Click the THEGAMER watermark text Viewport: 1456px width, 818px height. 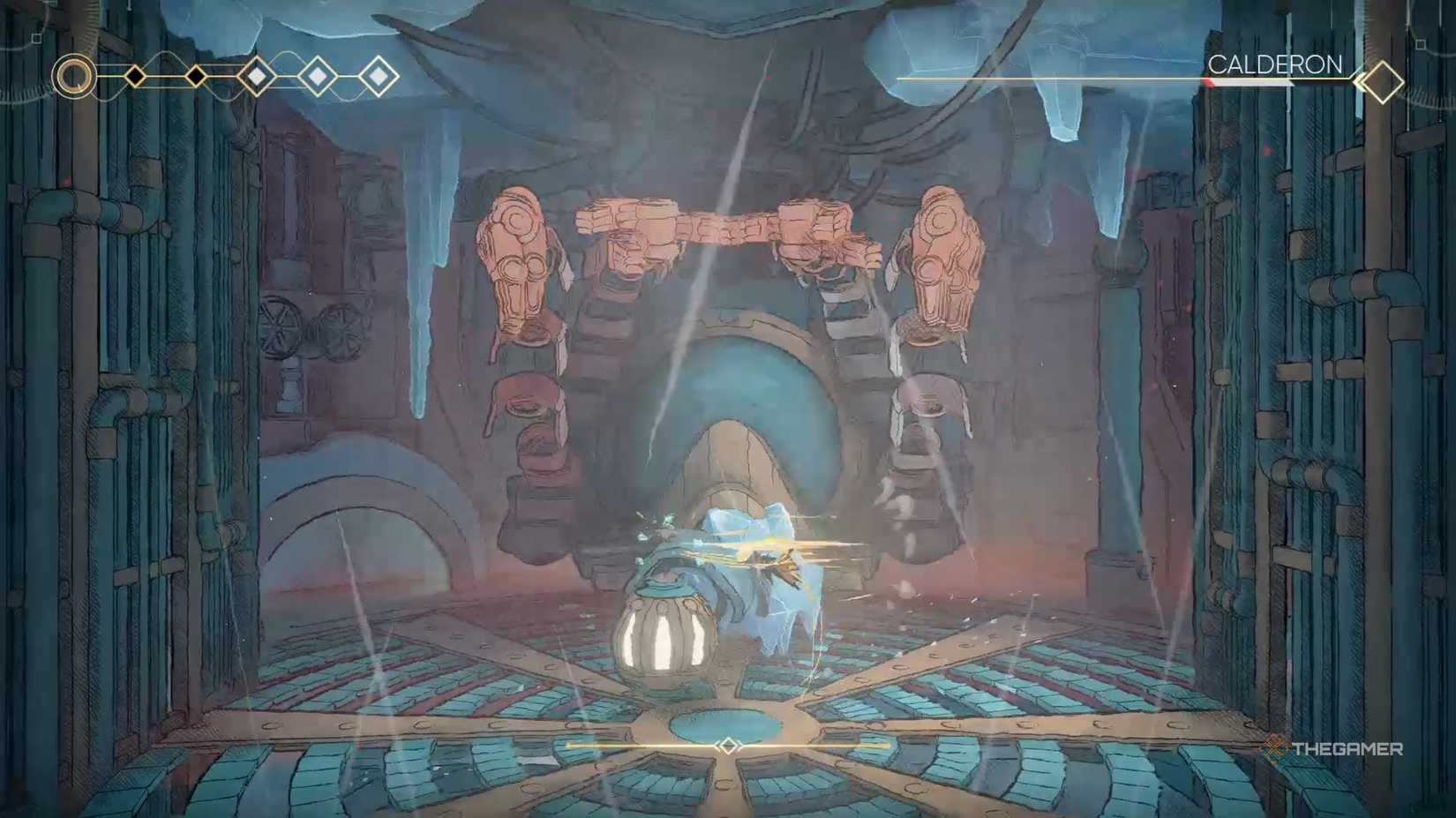(1348, 747)
